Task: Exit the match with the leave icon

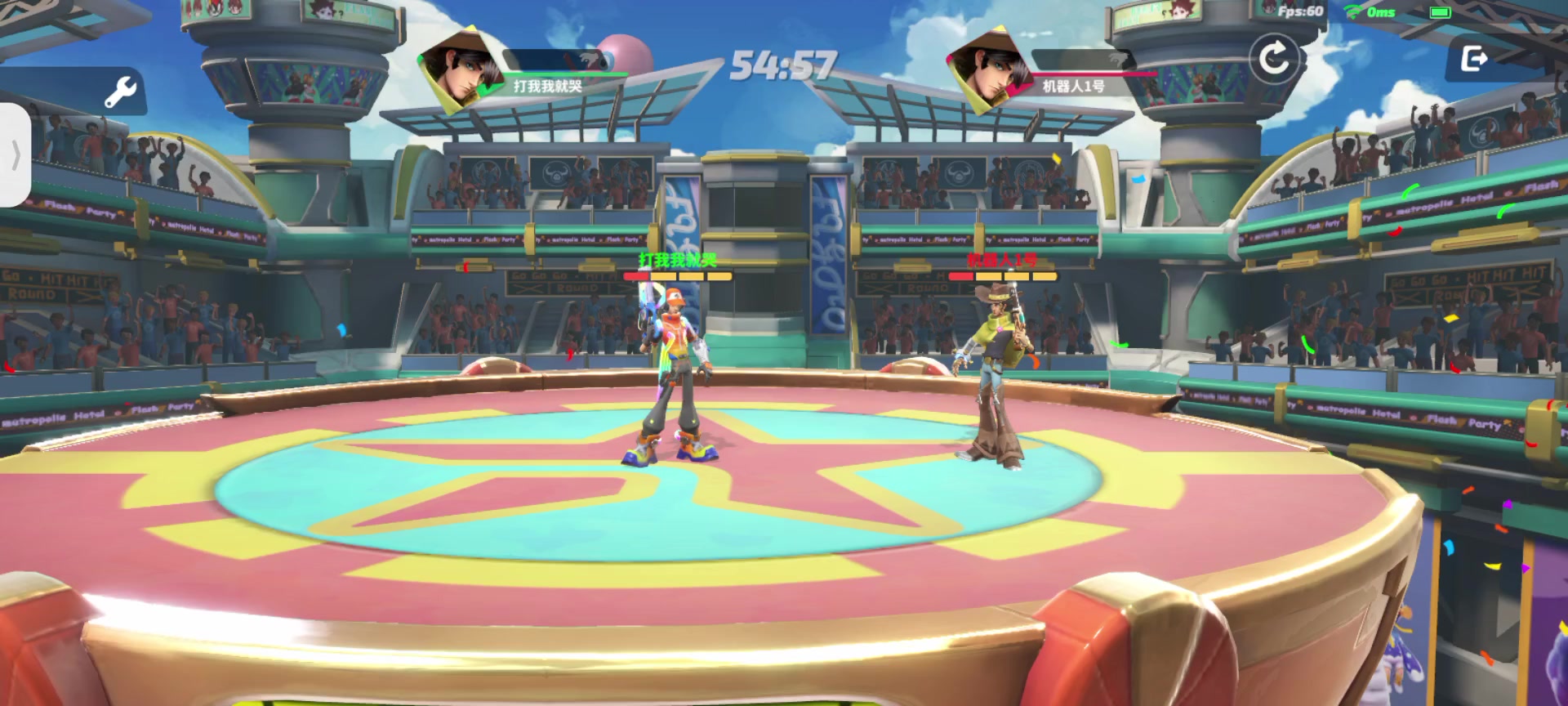Action: [1474, 59]
